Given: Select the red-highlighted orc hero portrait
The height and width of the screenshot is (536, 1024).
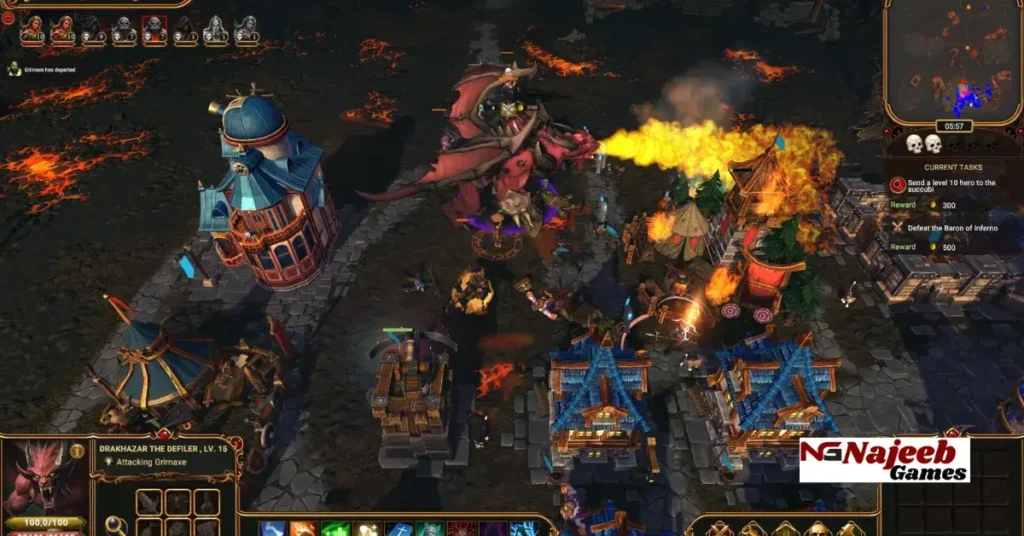Looking at the screenshot, I should [154, 30].
